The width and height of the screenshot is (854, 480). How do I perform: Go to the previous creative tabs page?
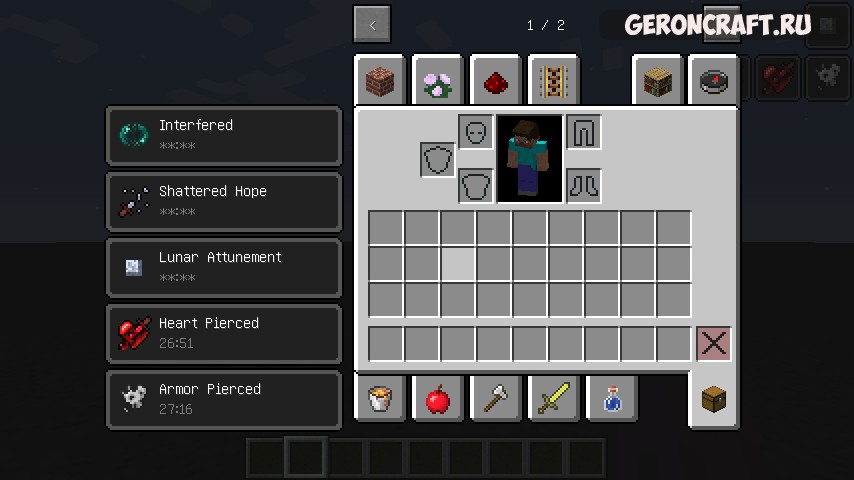372,25
